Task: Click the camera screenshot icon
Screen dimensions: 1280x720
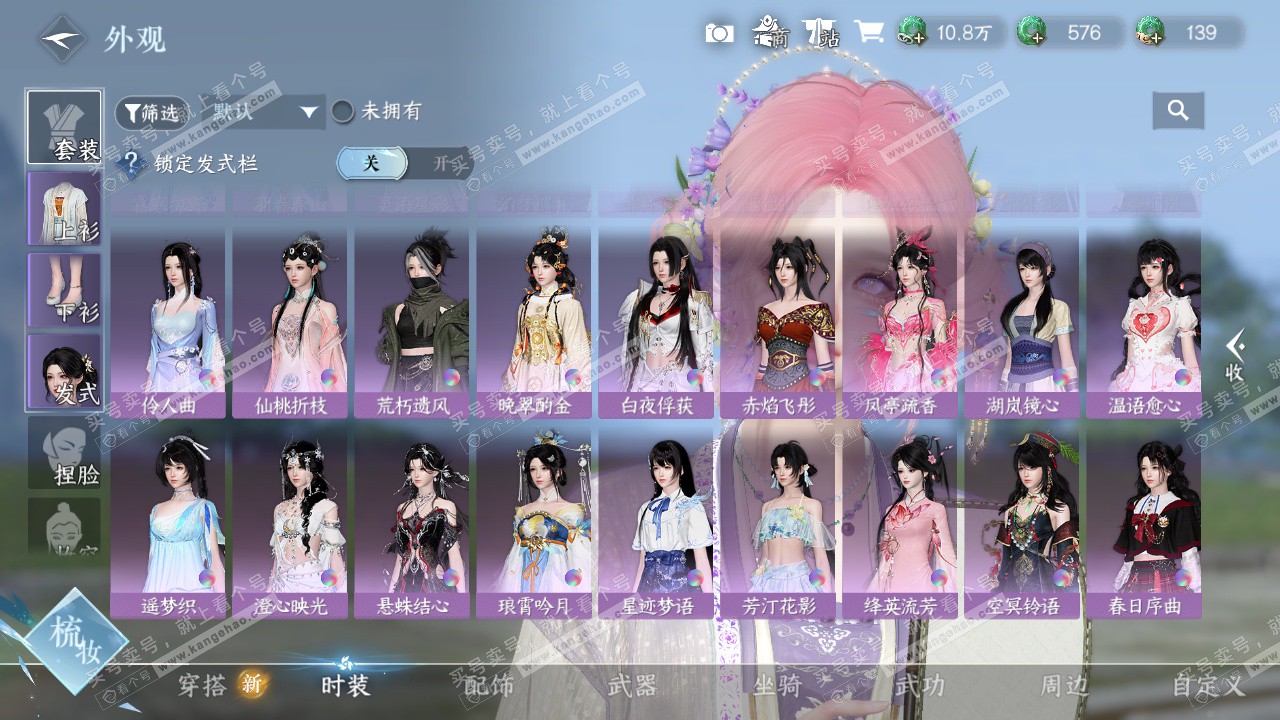Action: (x=719, y=34)
